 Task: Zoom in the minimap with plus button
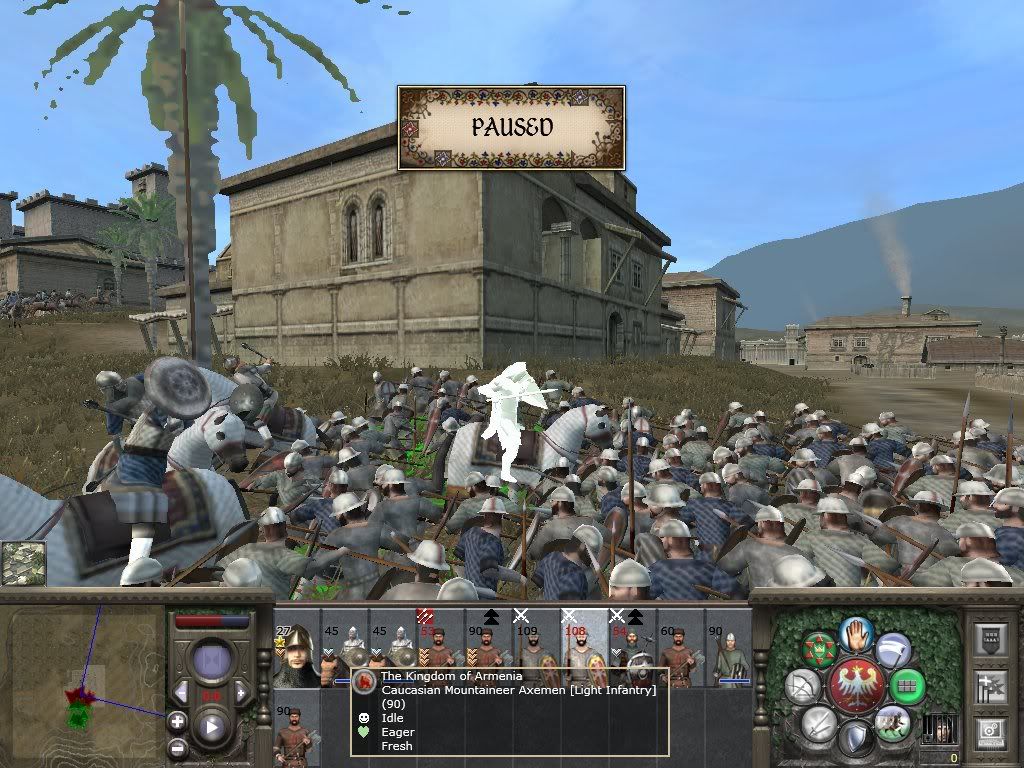click(x=177, y=721)
